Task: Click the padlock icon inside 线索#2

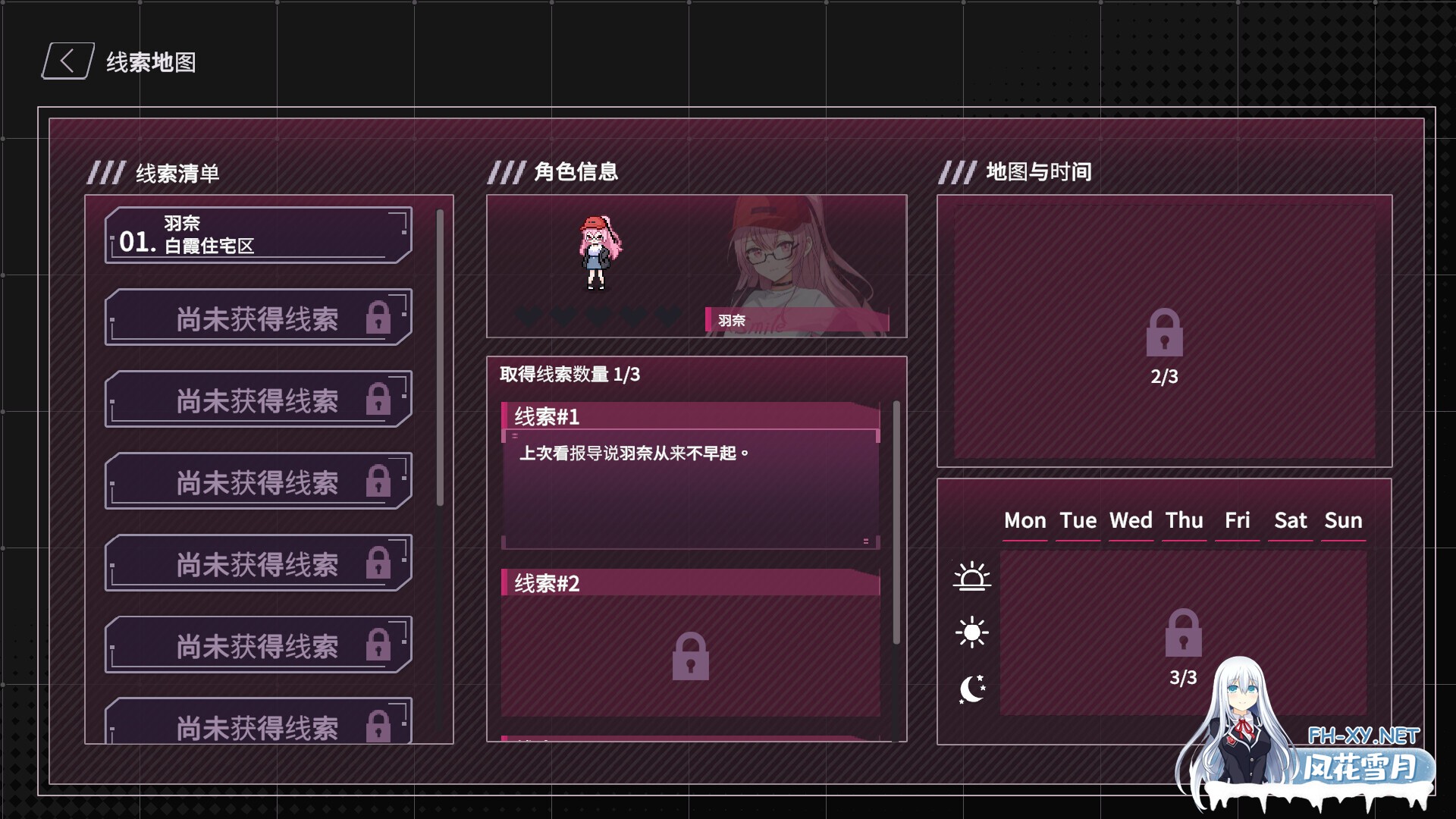Action: pyautogui.click(x=690, y=656)
